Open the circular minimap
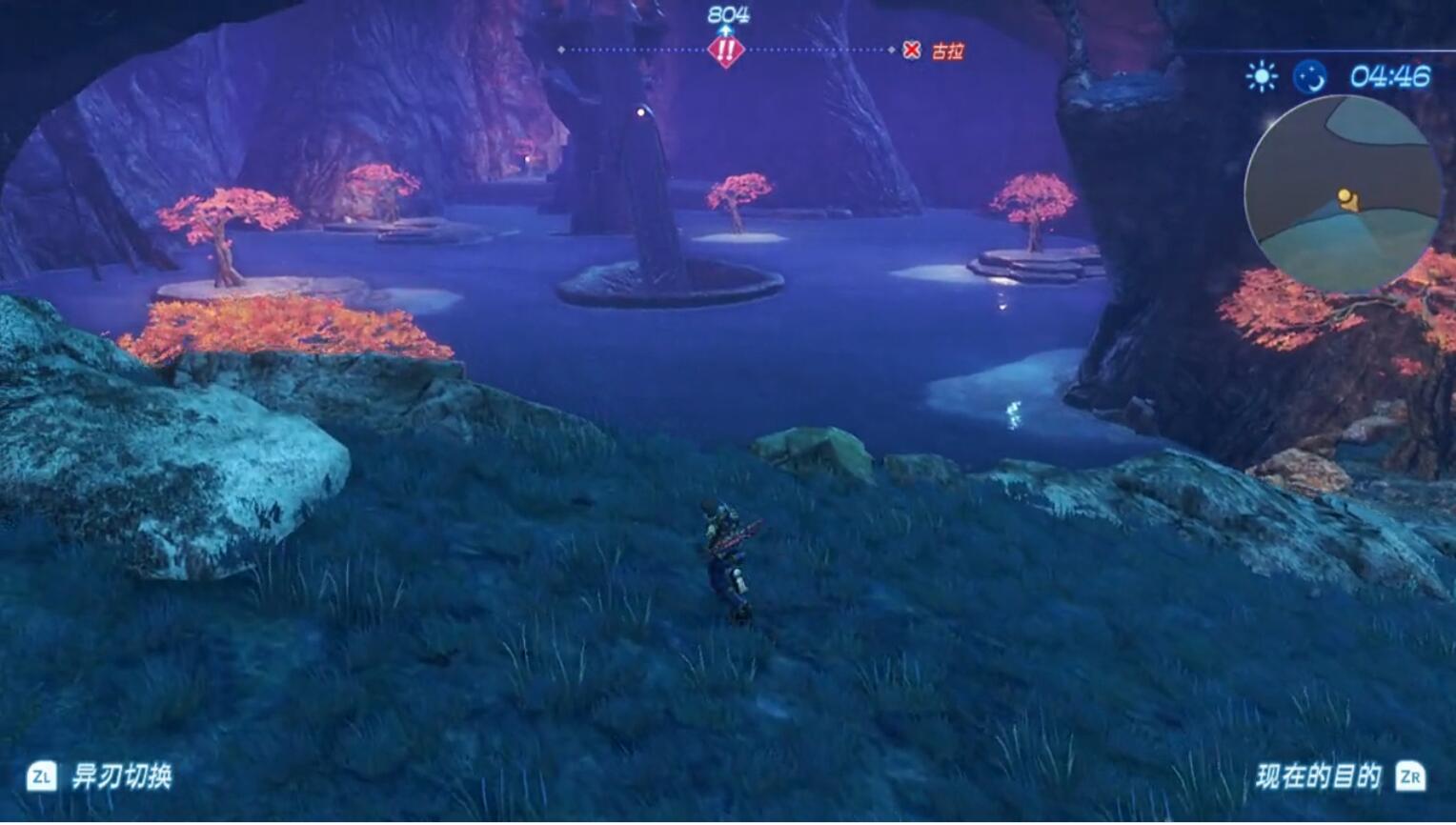1456x825 pixels. [x=1343, y=194]
